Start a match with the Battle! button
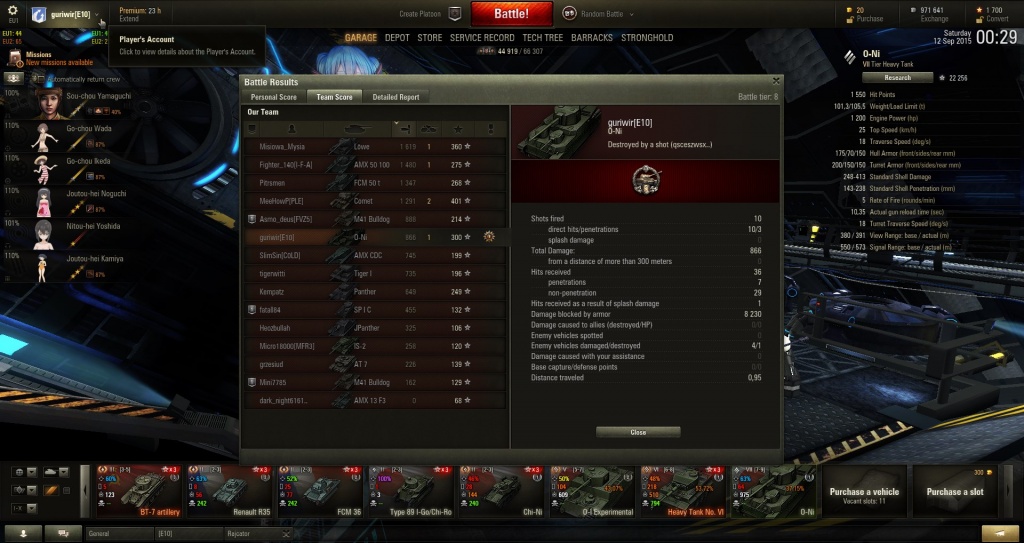Image resolution: width=1024 pixels, height=543 pixels. [x=512, y=14]
